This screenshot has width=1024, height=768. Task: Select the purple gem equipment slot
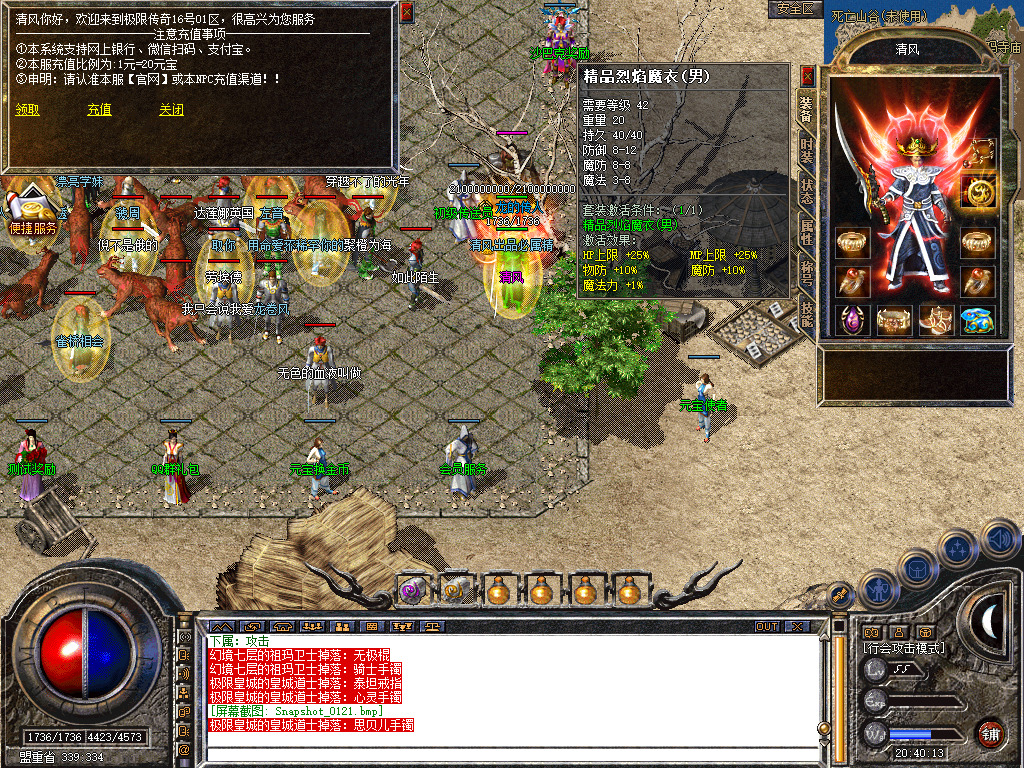point(853,320)
